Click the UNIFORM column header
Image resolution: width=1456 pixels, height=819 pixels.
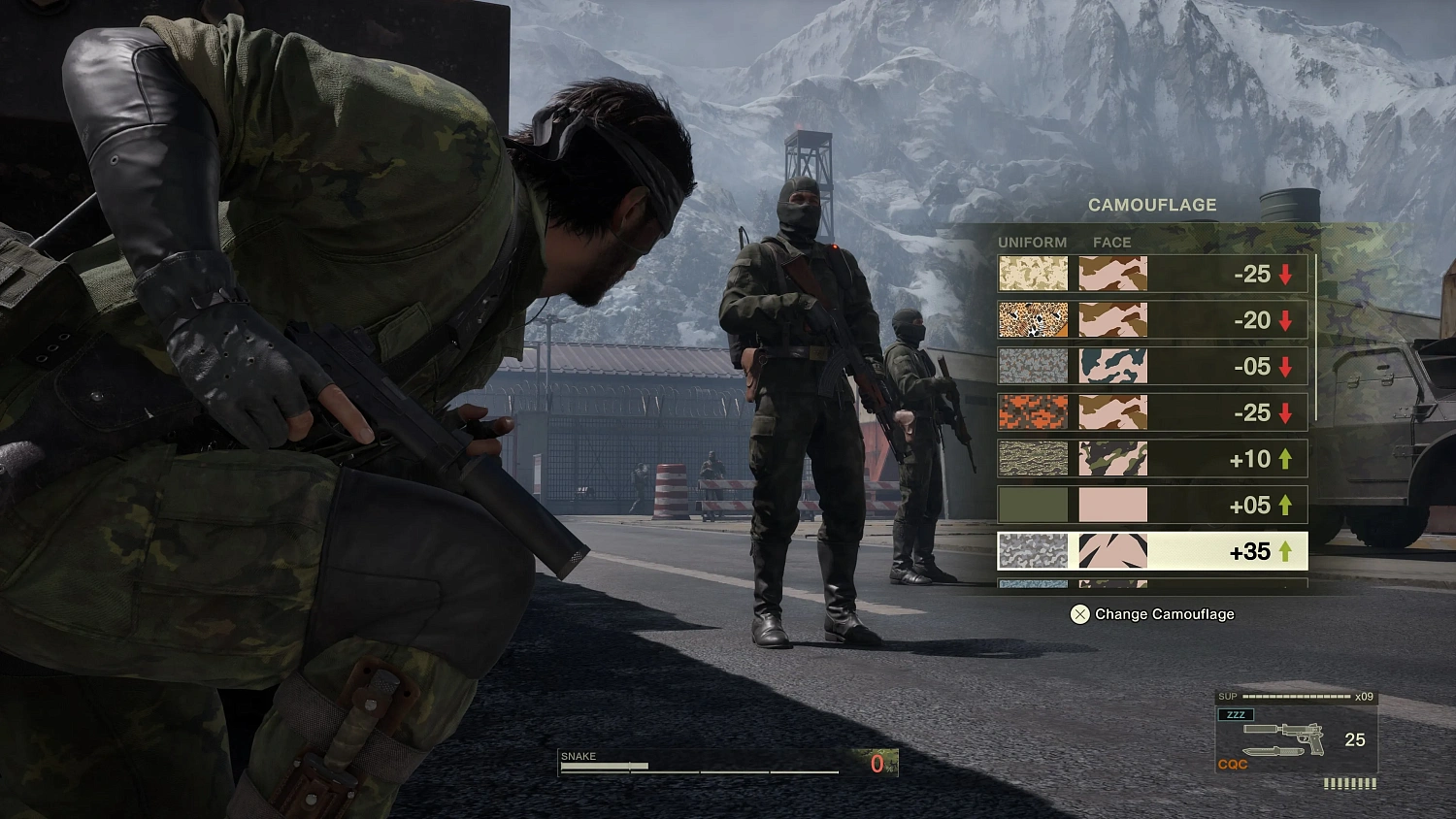1033,242
